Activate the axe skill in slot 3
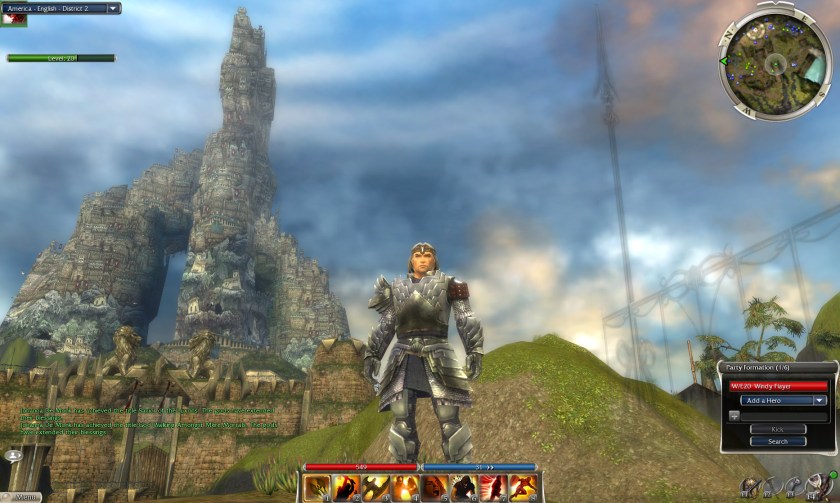 [376, 488]
